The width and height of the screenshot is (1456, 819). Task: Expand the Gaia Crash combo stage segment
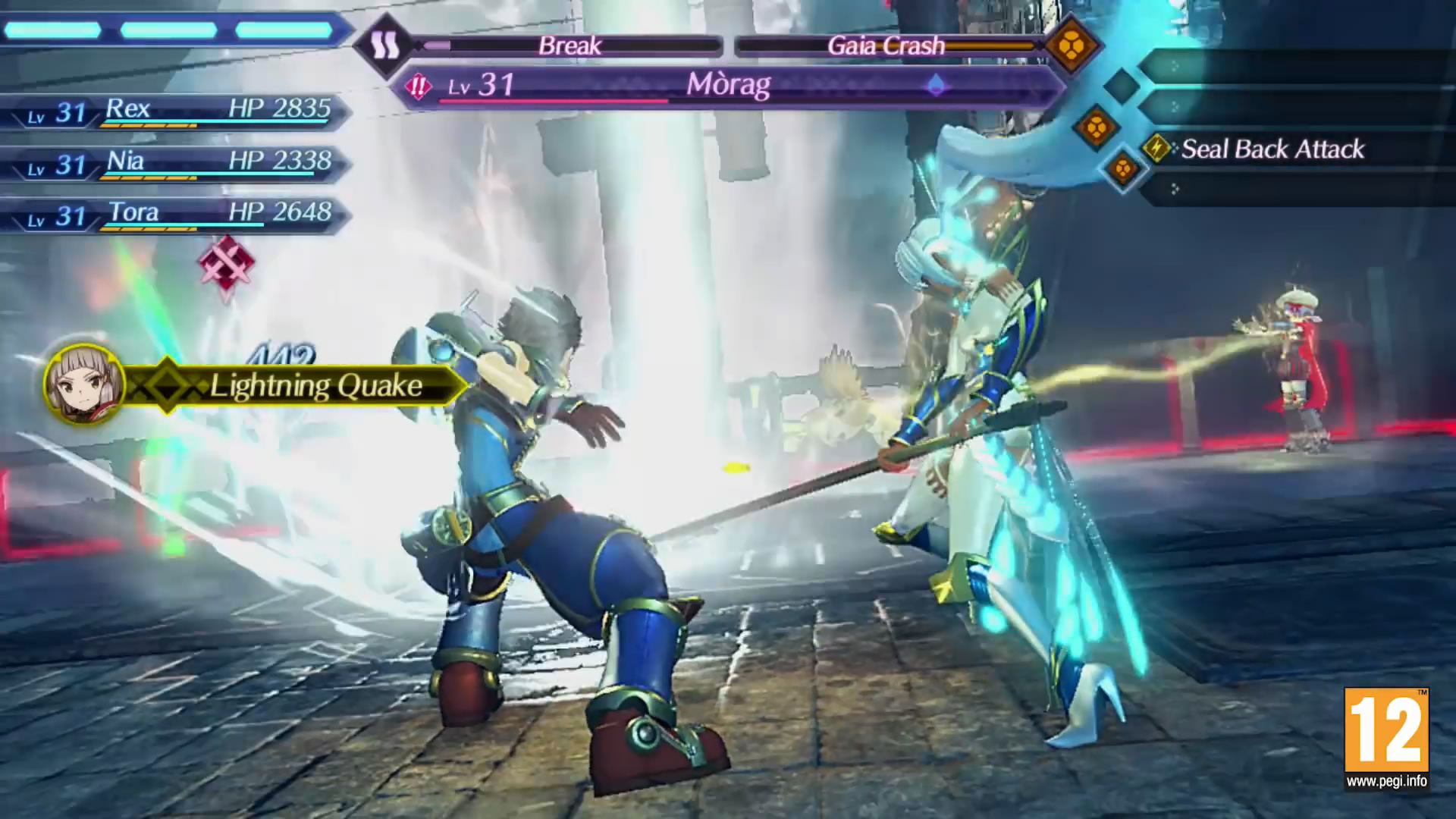click(887, 45)
